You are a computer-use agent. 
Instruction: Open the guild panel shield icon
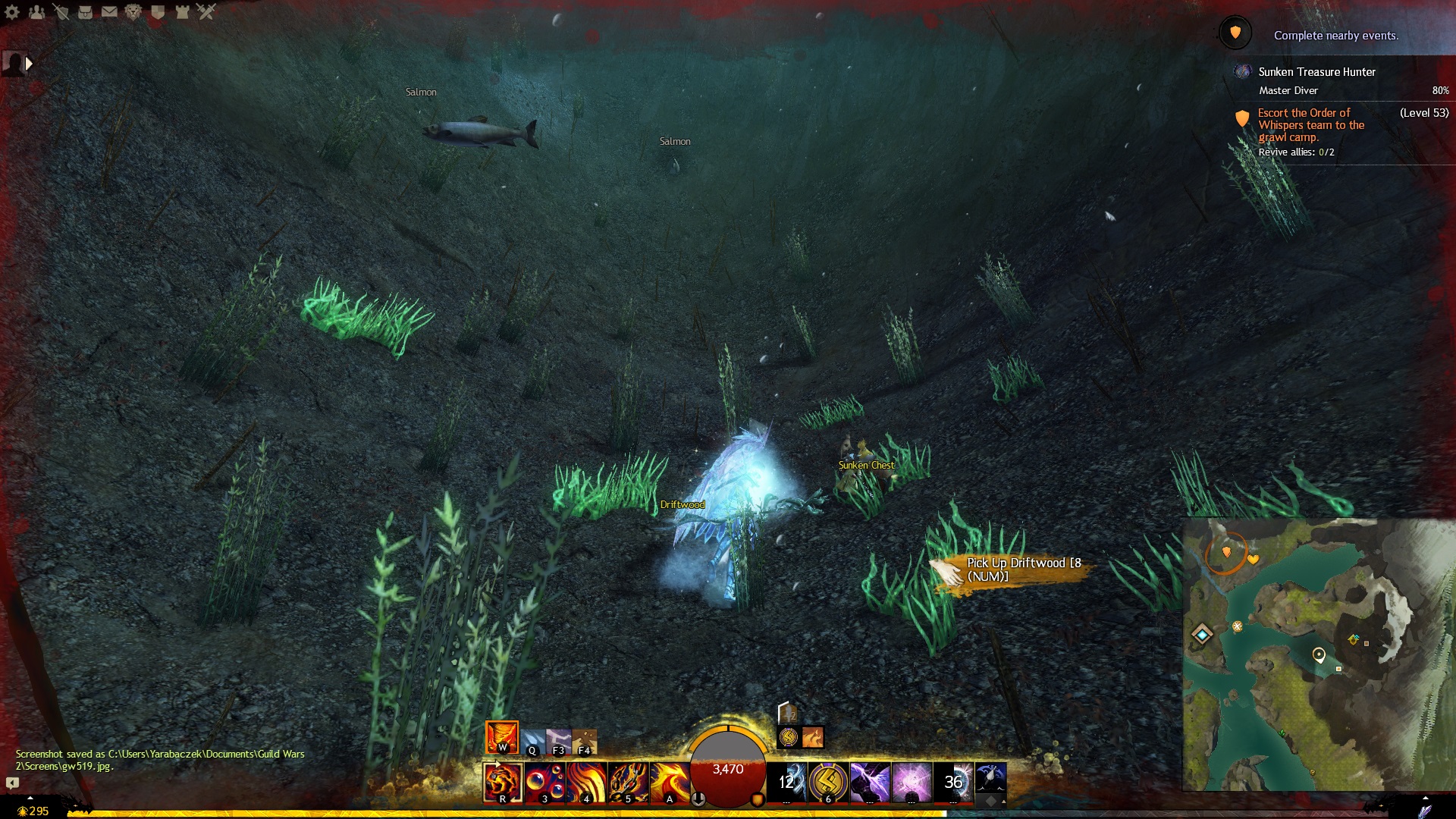point(158,12)
